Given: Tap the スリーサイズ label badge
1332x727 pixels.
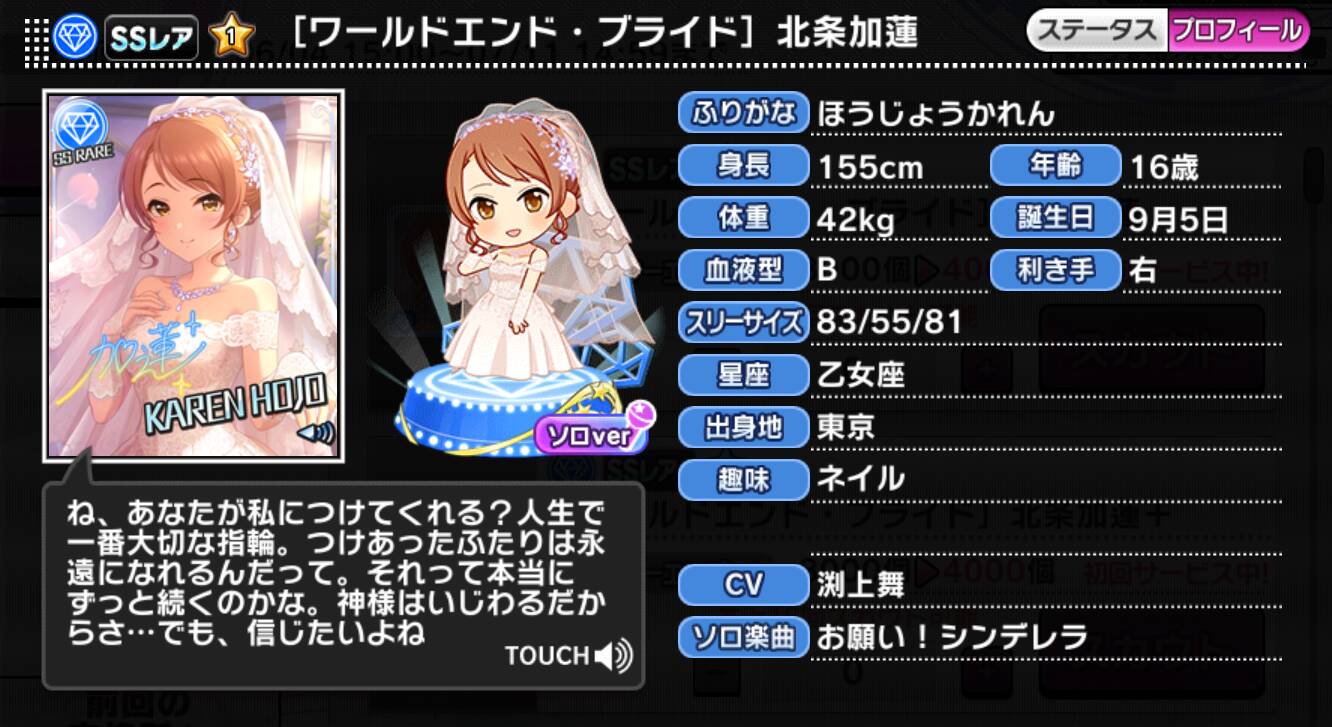Looking at the screenshot, I should pyautogui.click(x=743, y=322).
